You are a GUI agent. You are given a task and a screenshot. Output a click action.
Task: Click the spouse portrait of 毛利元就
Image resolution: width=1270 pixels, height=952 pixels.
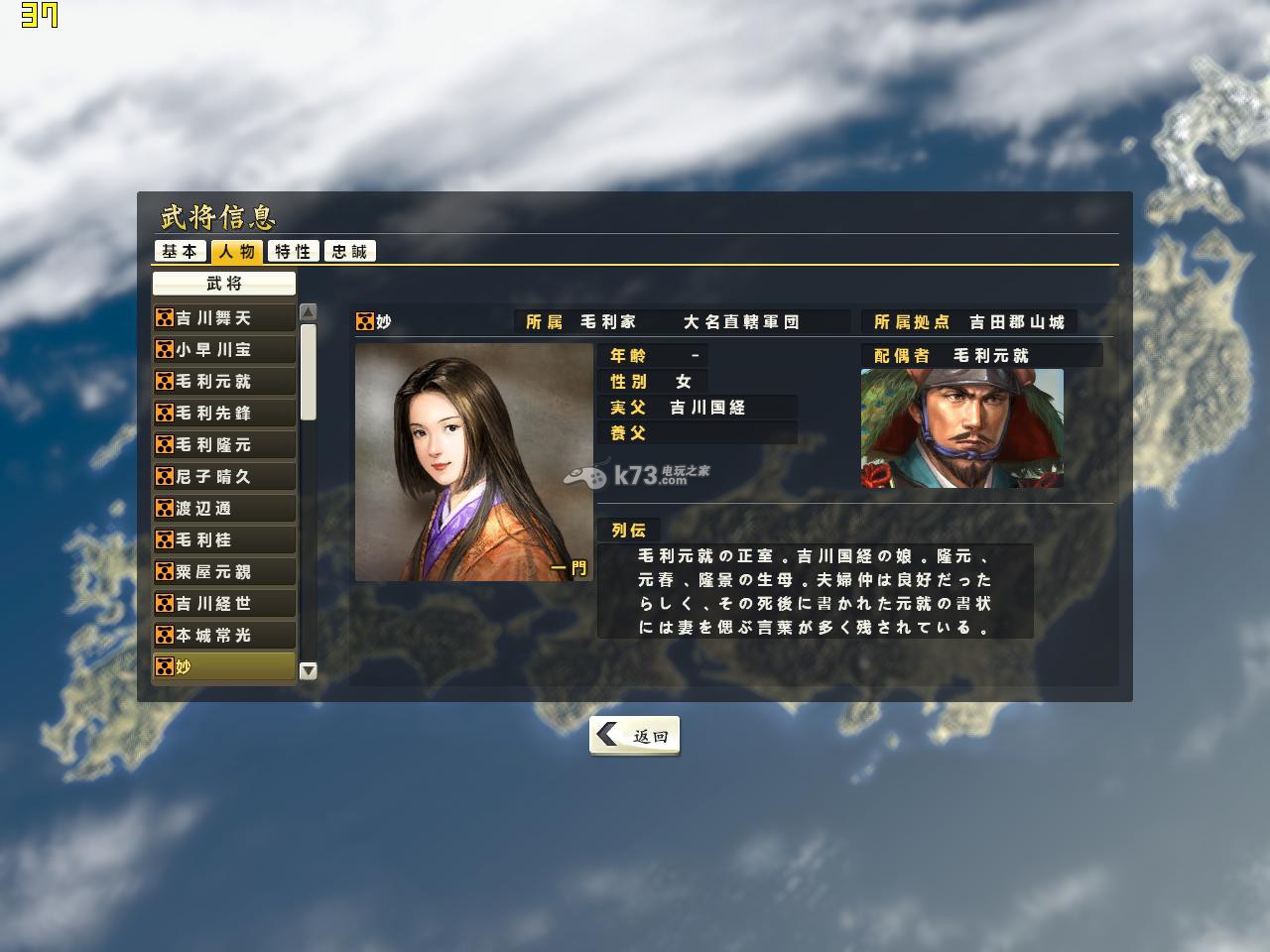[961, 428]
